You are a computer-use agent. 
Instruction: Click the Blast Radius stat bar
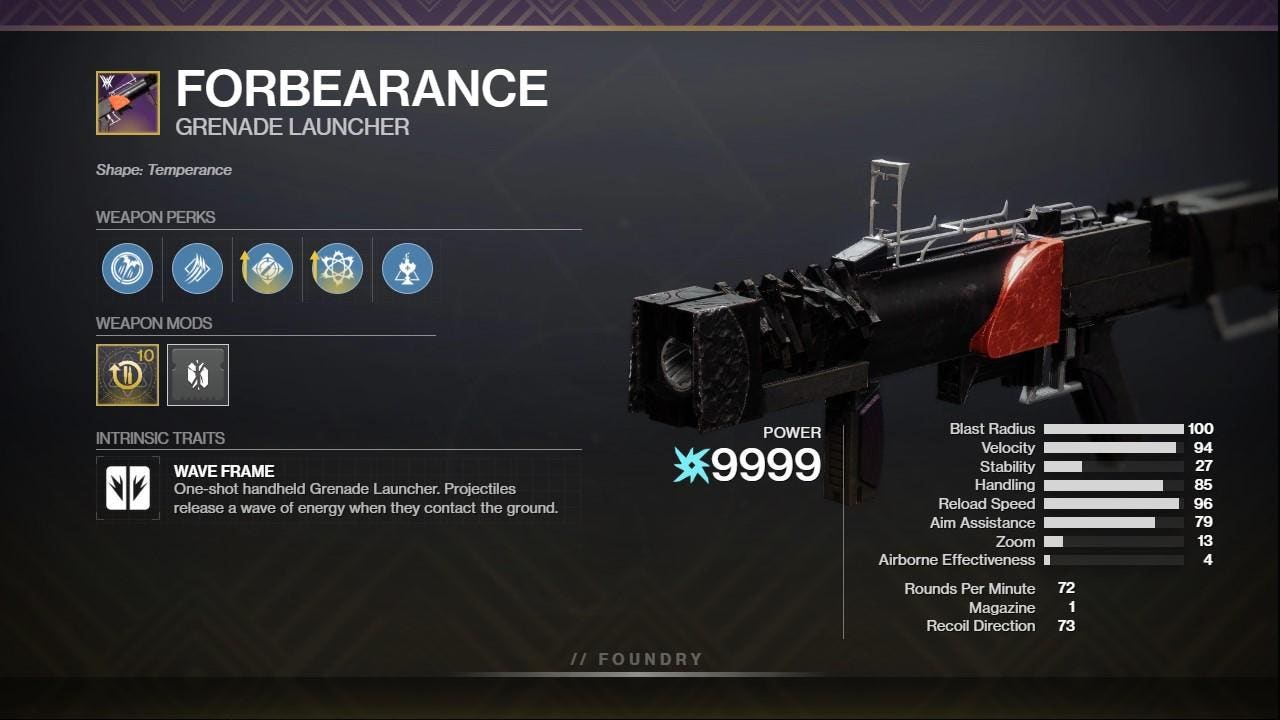[1113, 428]
